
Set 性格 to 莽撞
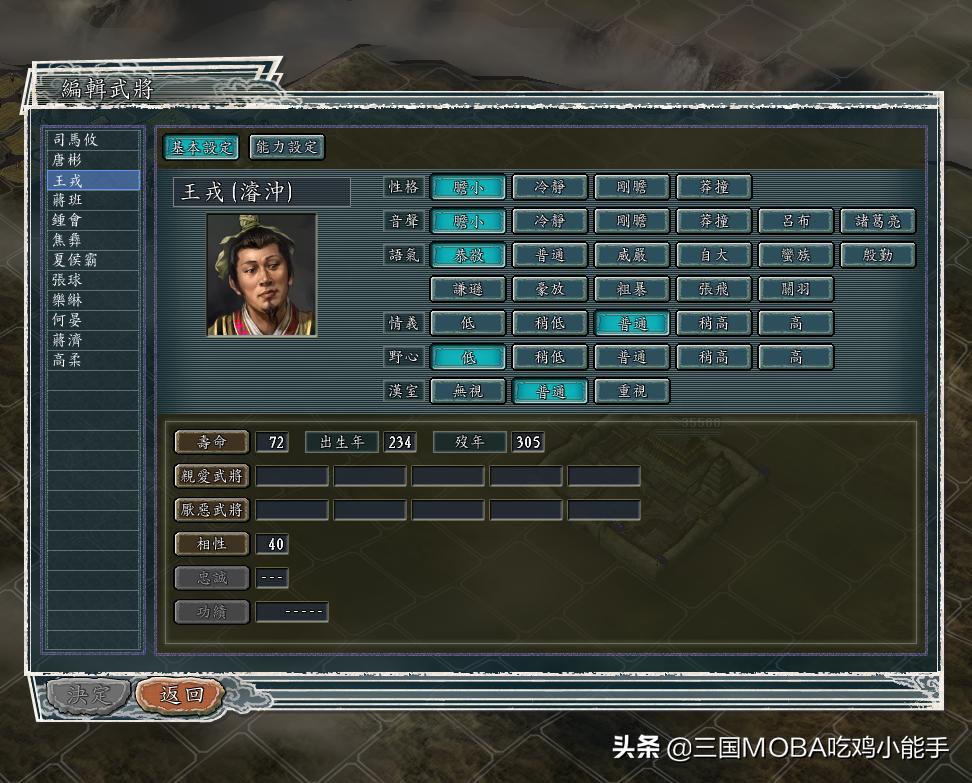(714, 187)
